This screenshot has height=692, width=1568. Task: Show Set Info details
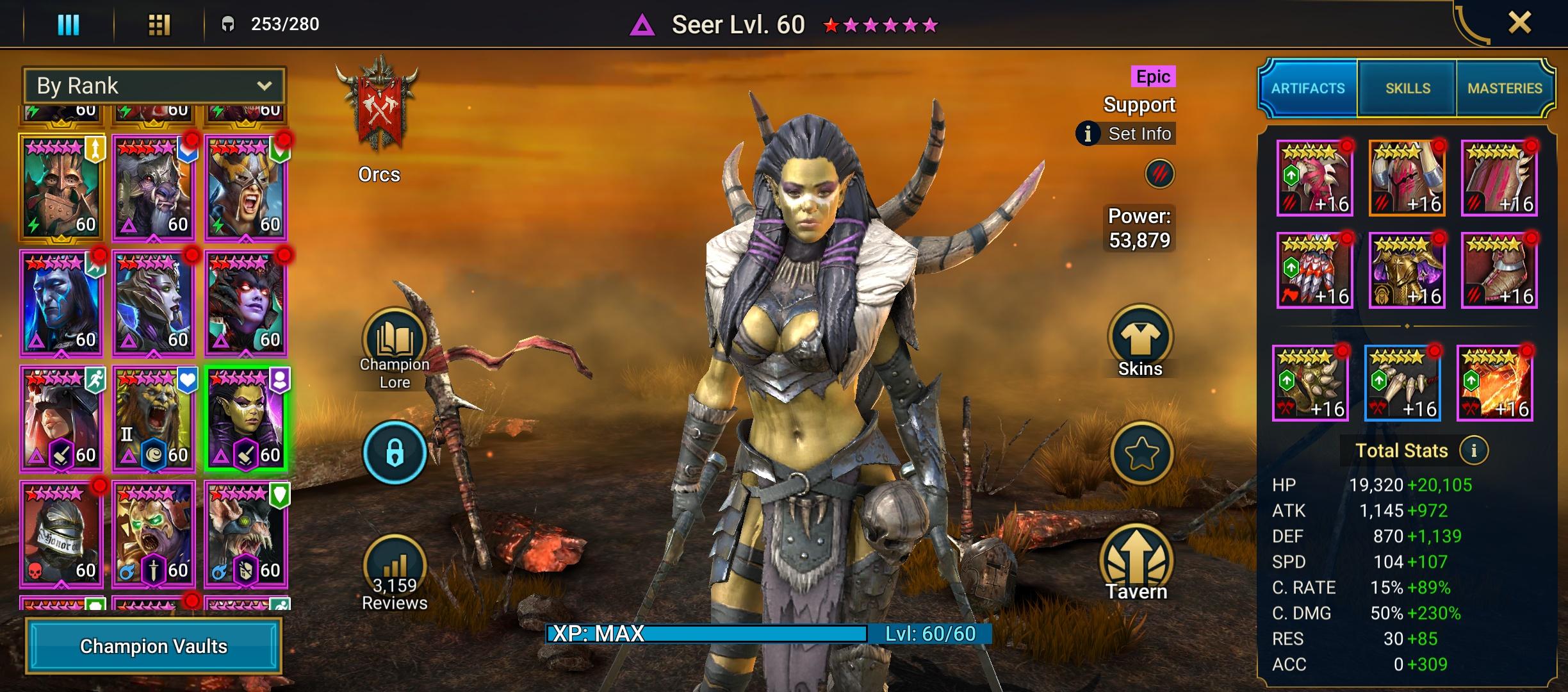click(x=1127, y=134)
